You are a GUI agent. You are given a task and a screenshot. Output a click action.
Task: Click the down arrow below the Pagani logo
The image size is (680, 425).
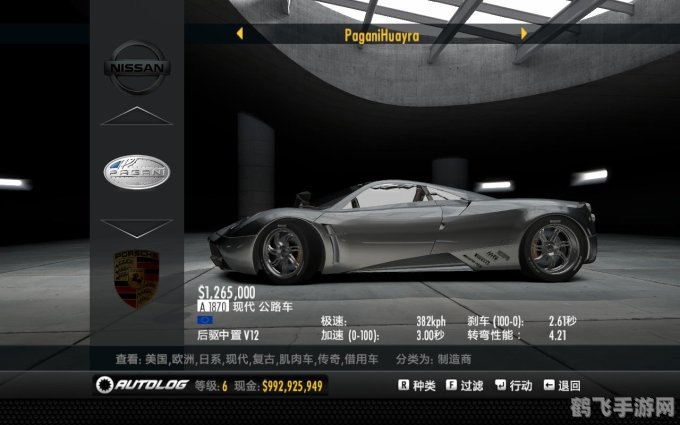pos(137,228)
